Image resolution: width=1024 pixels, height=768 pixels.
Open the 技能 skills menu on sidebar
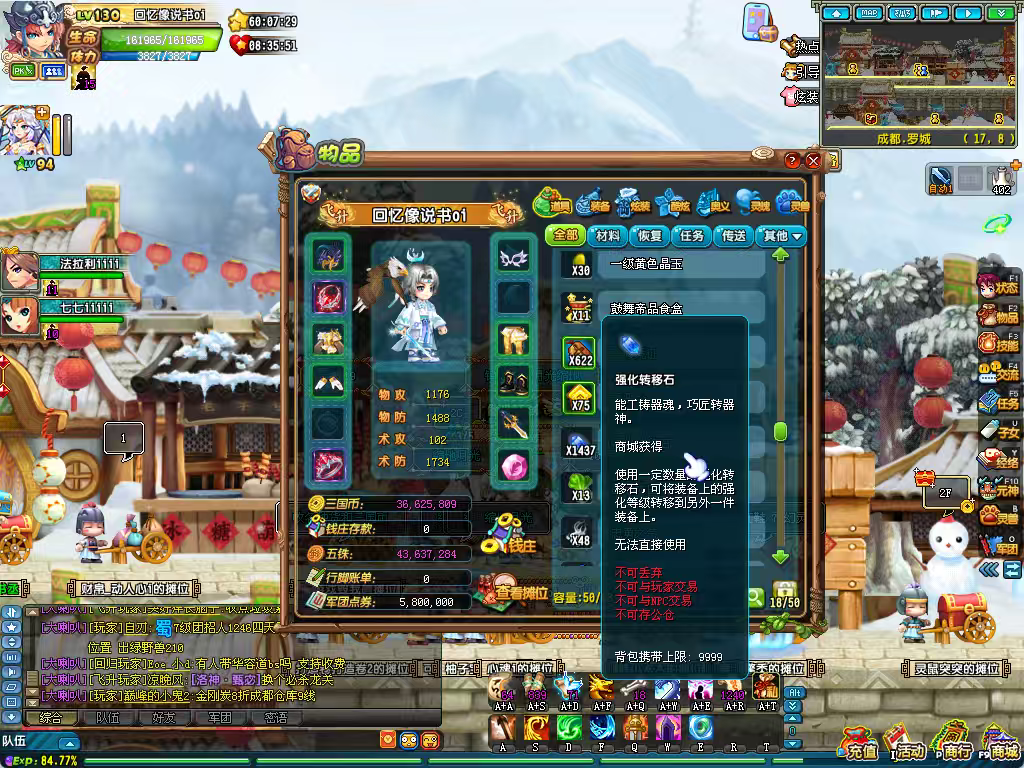pos(998,342)
